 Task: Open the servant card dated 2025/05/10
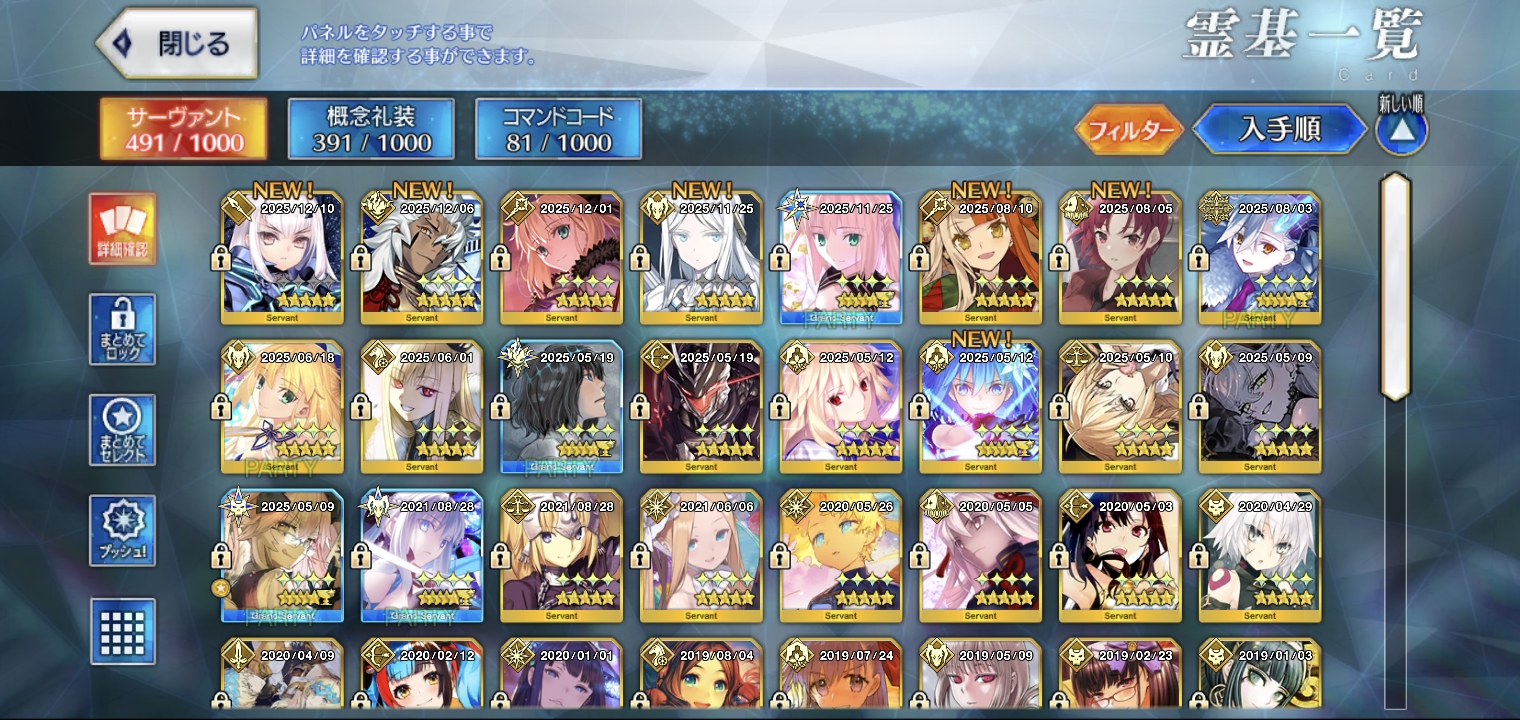[x=1120, y=407]
